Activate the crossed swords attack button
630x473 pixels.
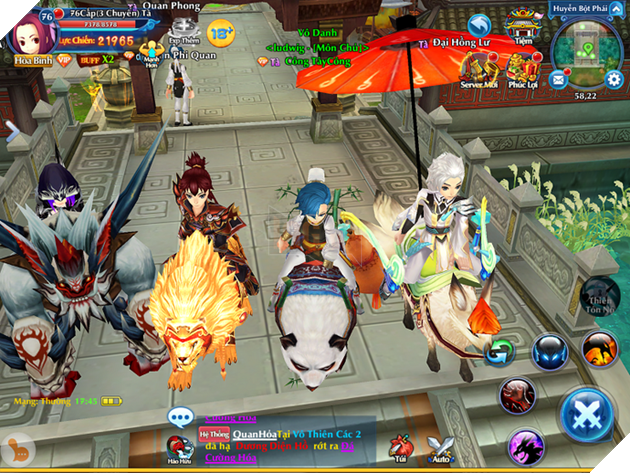point(588,415)
